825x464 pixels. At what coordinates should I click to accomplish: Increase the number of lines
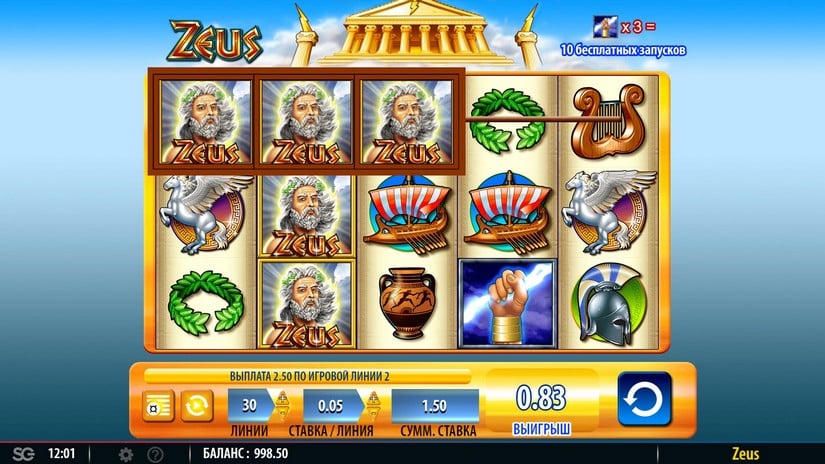pyautogui.click(x=282, y=397)
